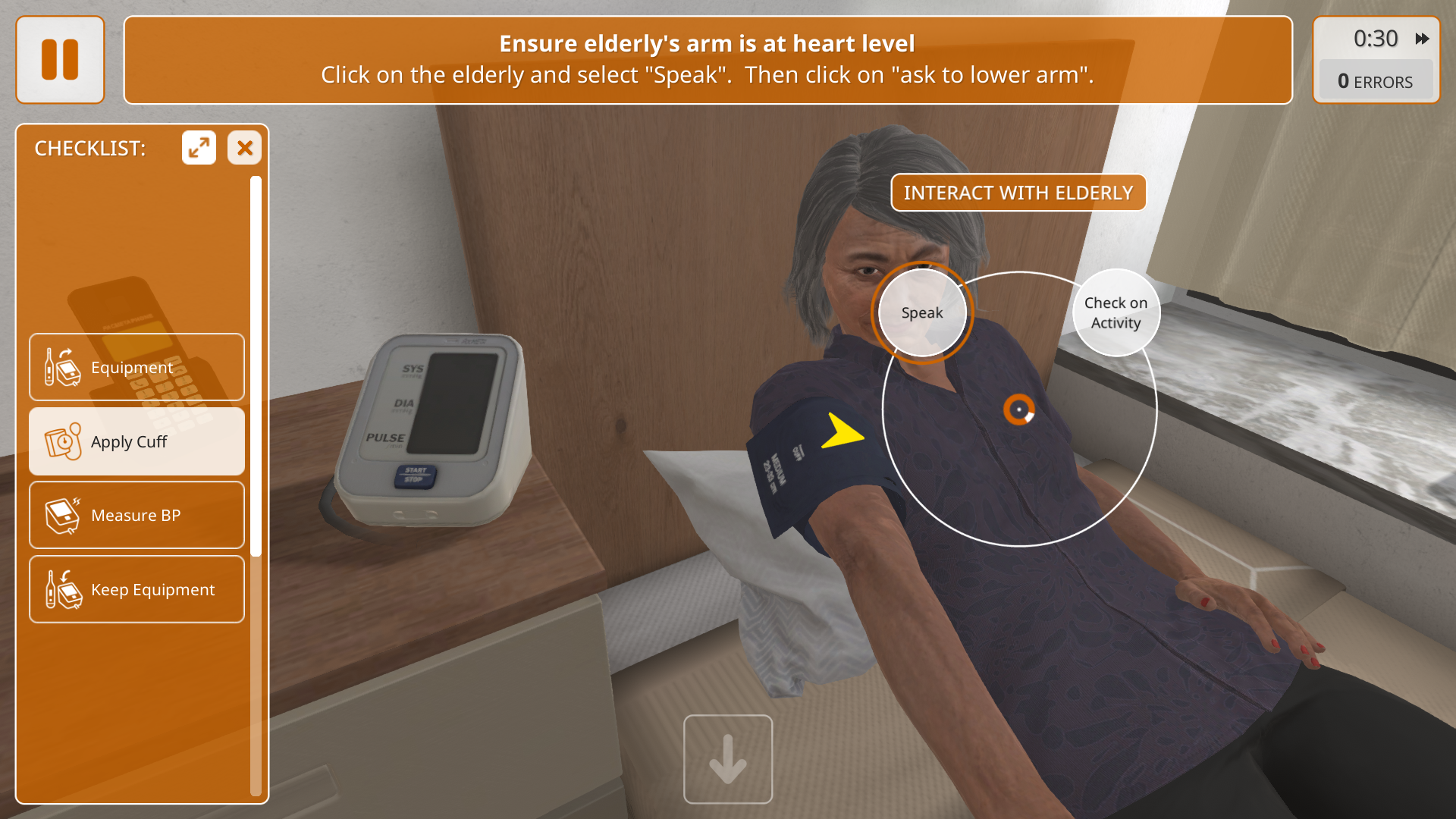The width and height of the screenshot is (1456, 819).
Task: Choose Check on Activity option
Action: (1116, 312)
